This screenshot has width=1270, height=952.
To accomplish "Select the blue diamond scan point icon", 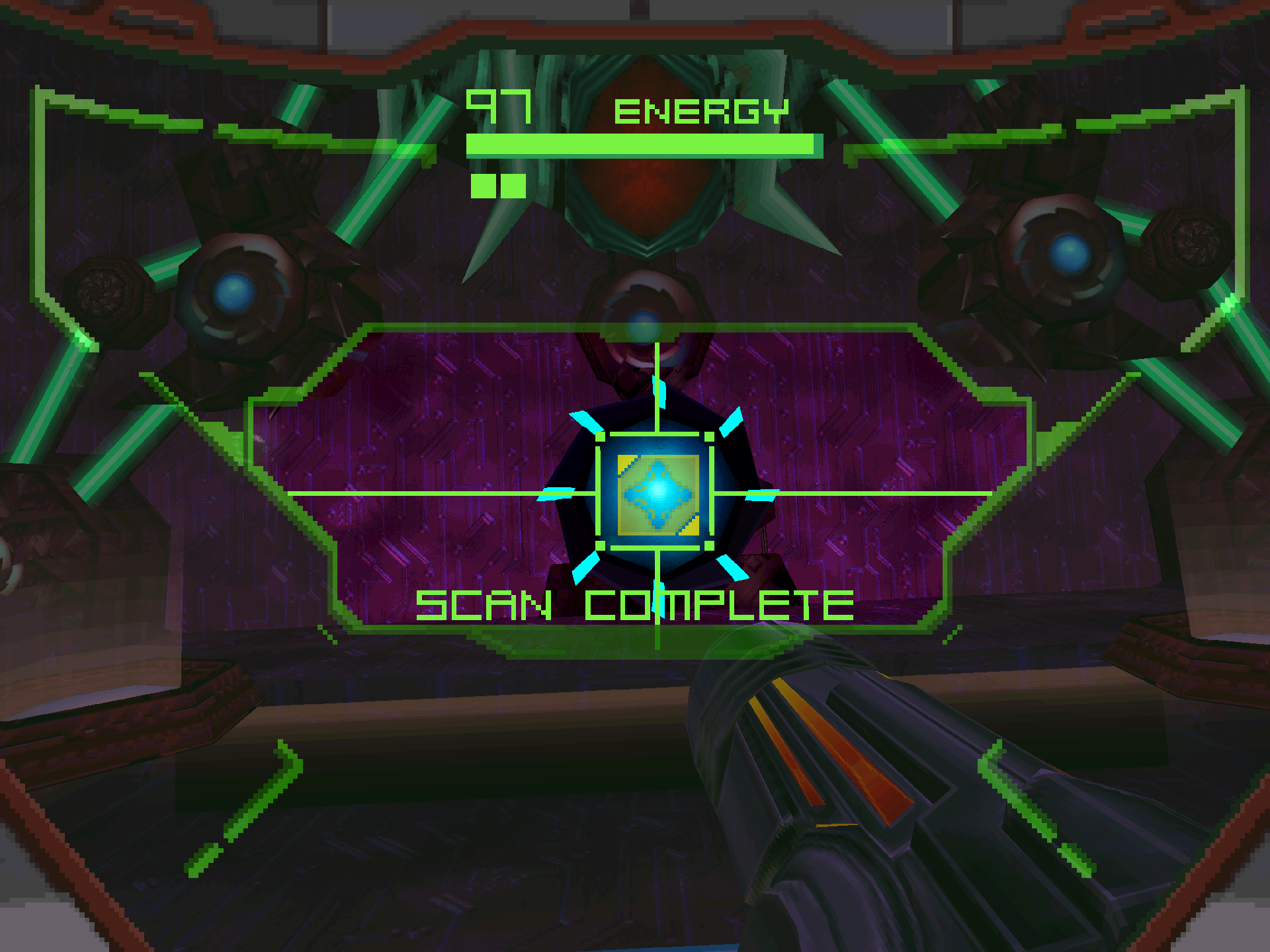I will pyautogui.click(x=657, y=493).
